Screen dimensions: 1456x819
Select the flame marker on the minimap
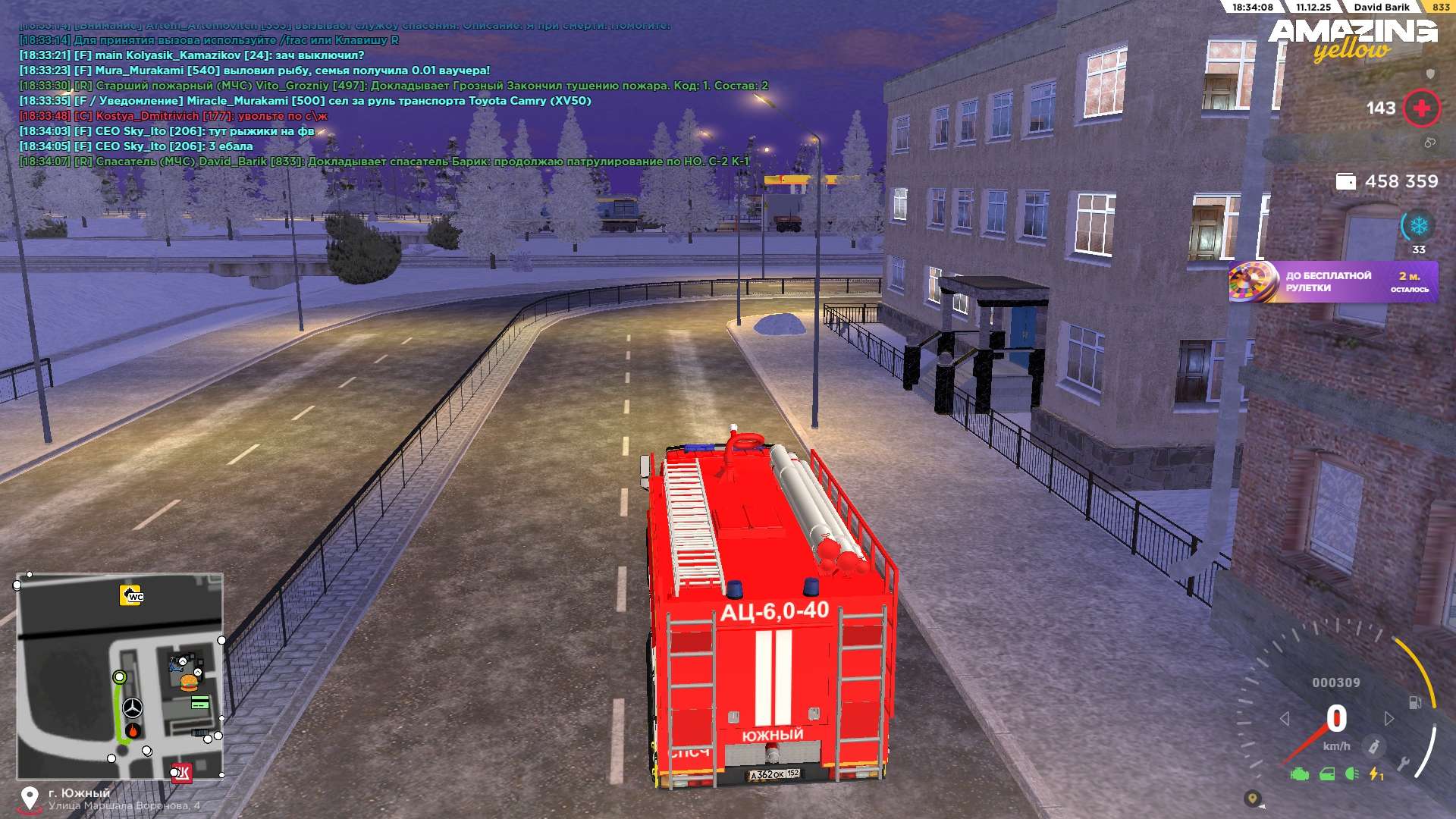[x=133, y=731]
